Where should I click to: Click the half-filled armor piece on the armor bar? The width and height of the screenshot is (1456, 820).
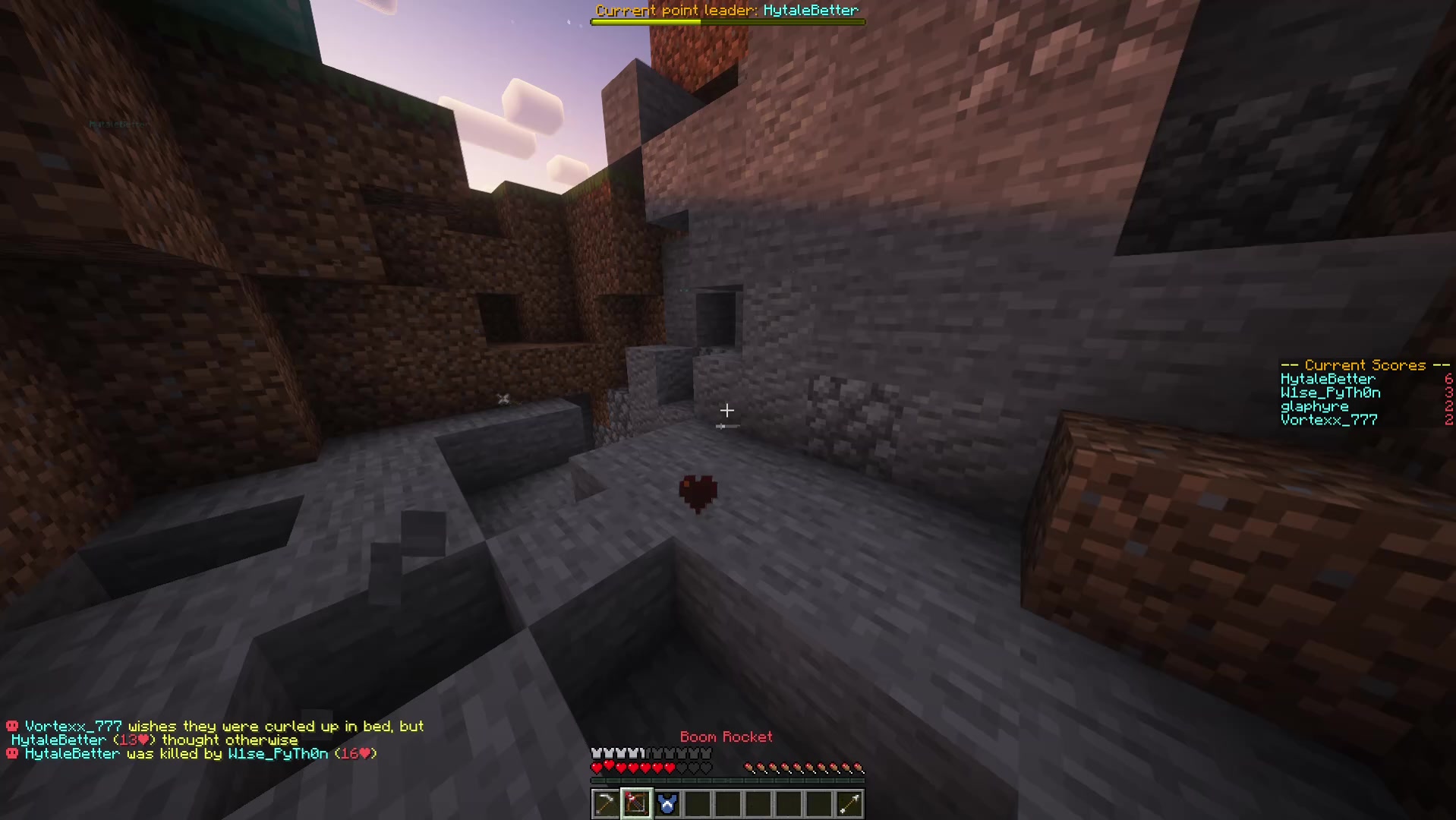pos(642,752)
